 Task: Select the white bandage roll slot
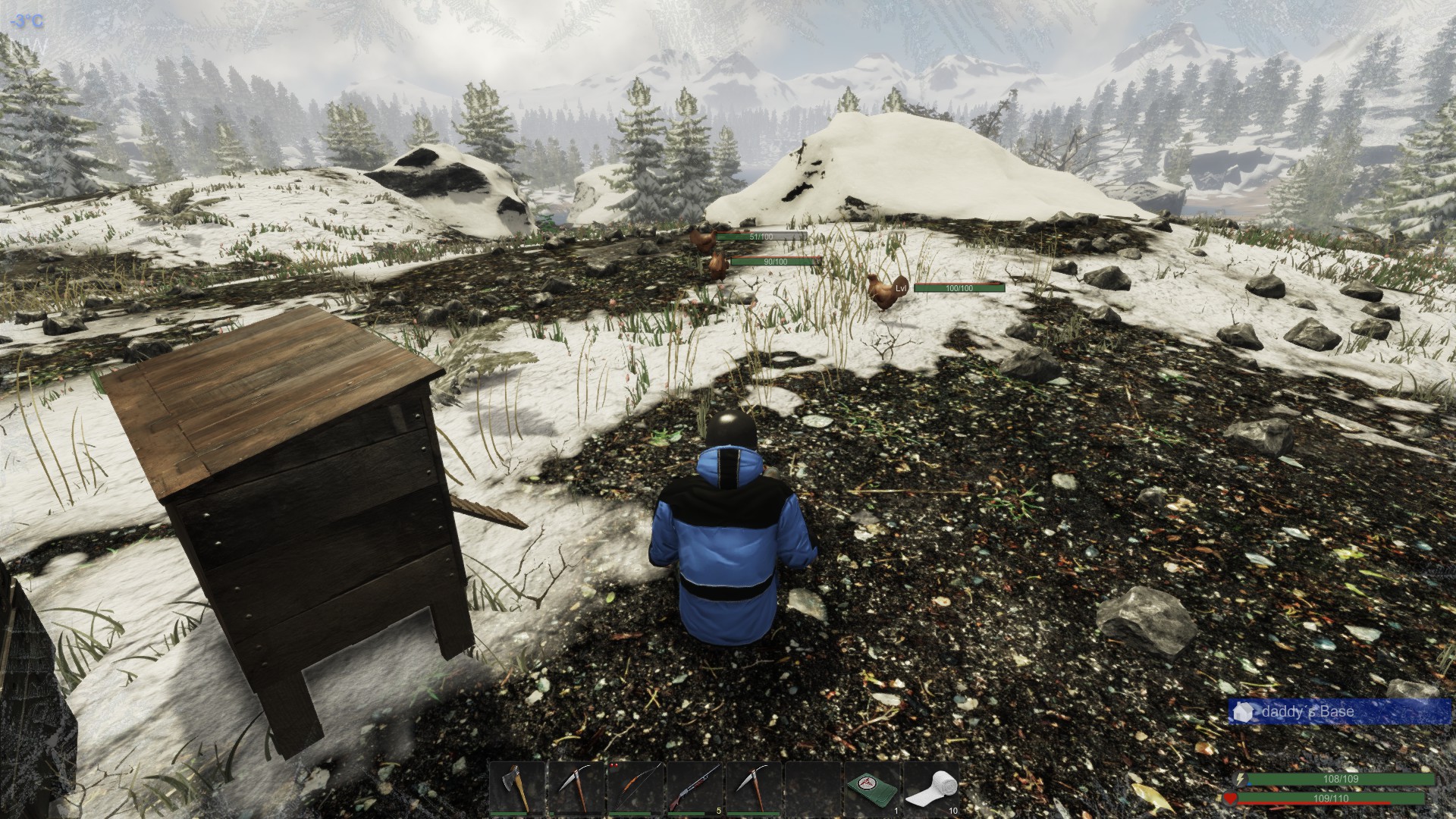[931, 788]
